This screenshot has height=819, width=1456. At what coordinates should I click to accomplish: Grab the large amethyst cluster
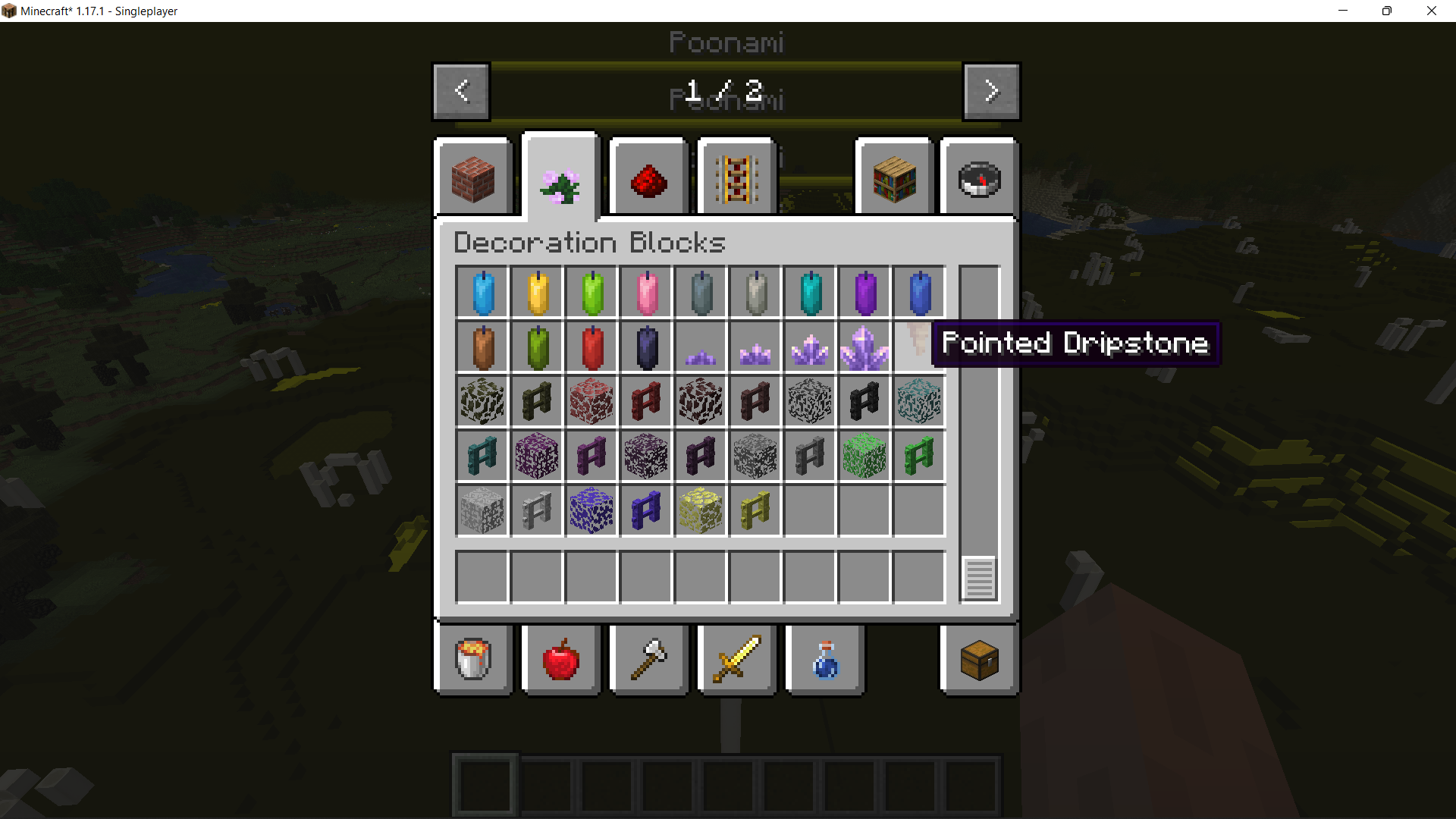tap(864, 347)
